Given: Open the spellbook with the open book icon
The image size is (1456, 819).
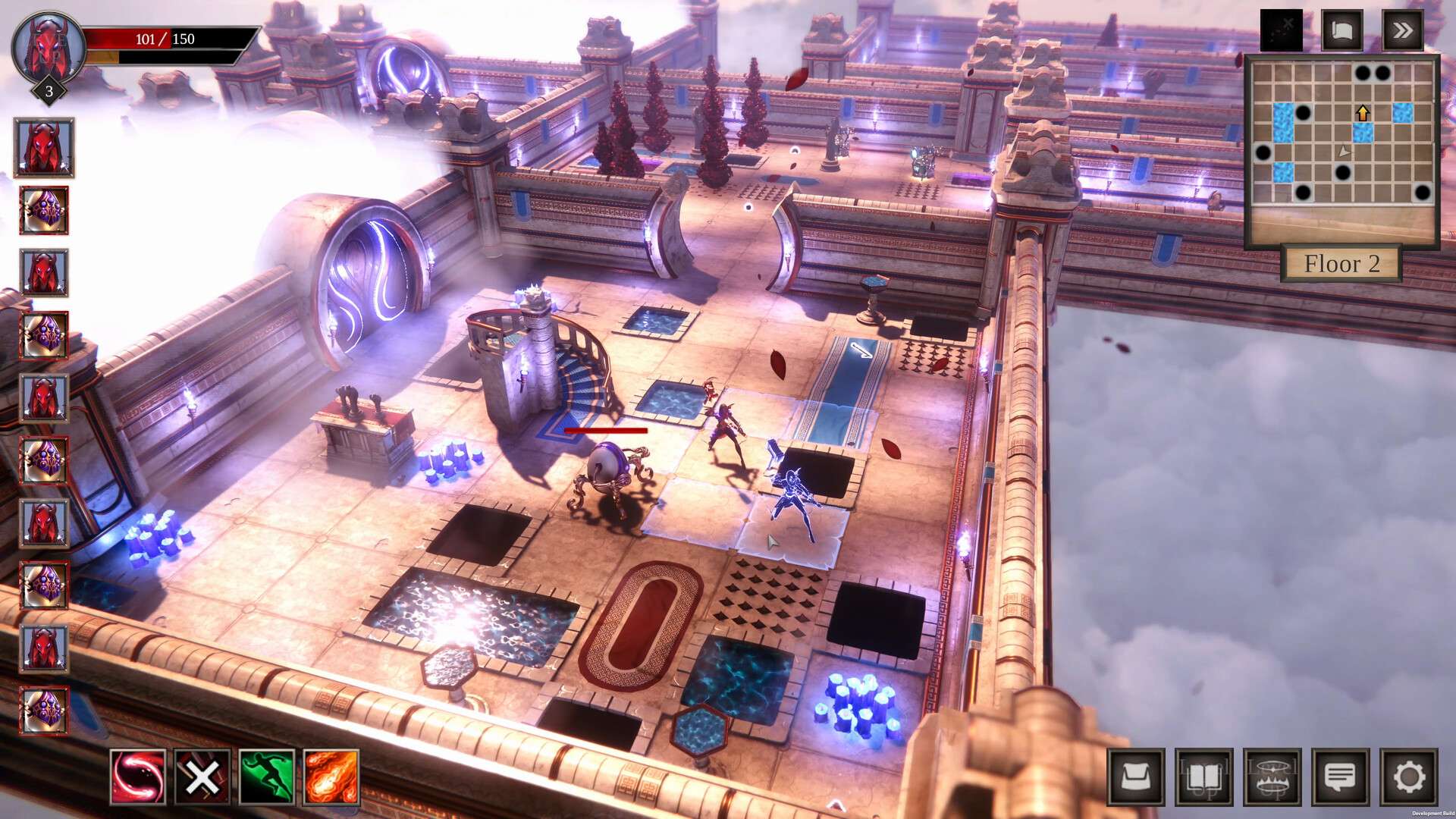Looking at the screenshot, I should point(1203,777).
